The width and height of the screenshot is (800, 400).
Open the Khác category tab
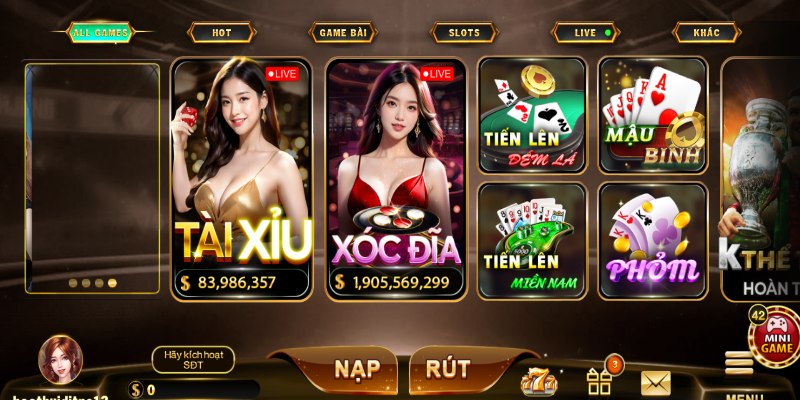(707, 33)
